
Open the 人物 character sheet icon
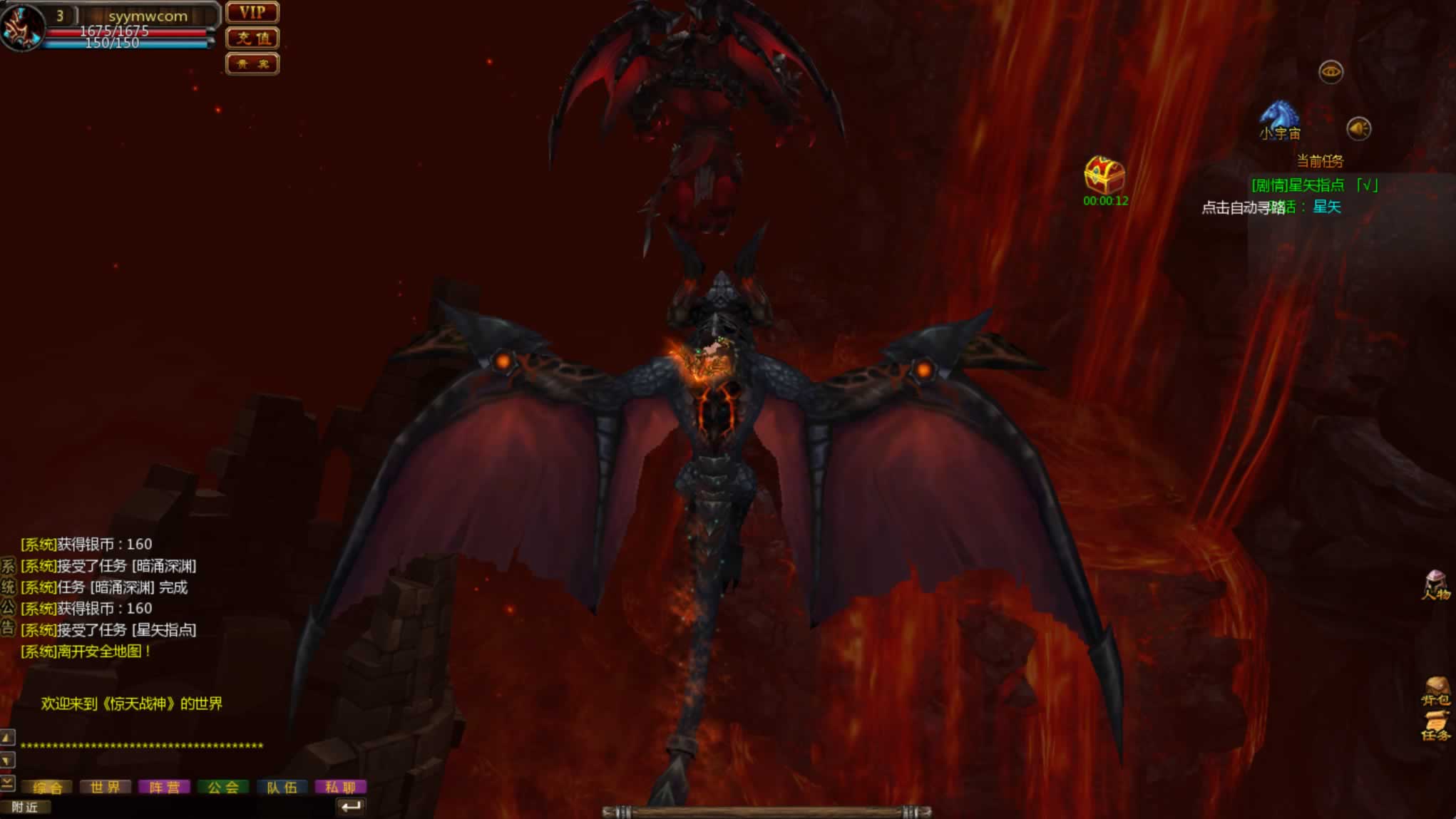coord(1436,585)
